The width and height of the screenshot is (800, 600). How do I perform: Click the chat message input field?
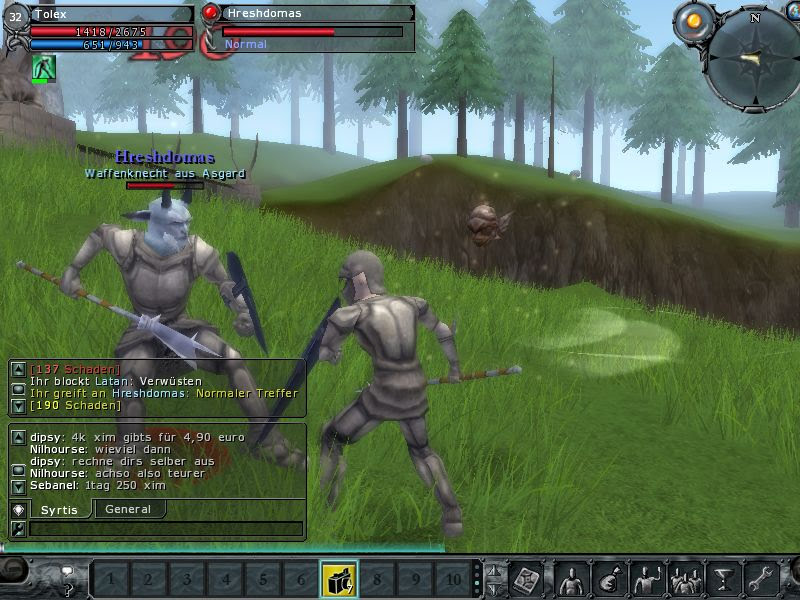[x=165, y=528]
